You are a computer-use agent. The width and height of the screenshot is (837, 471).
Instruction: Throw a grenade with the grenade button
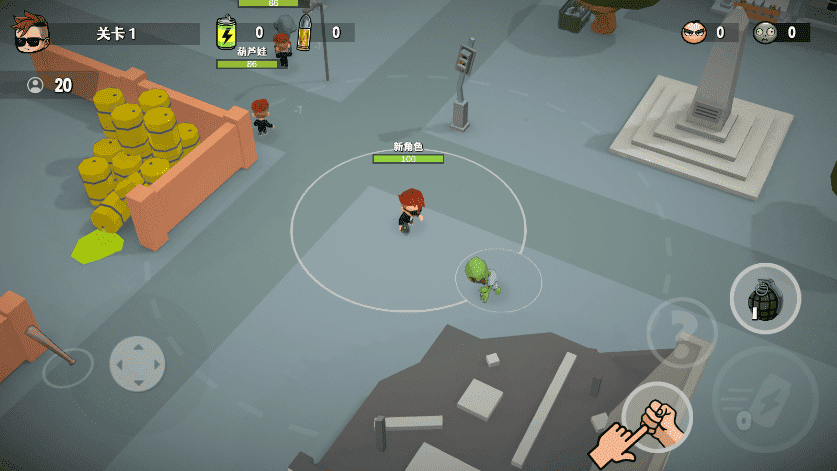765,298
